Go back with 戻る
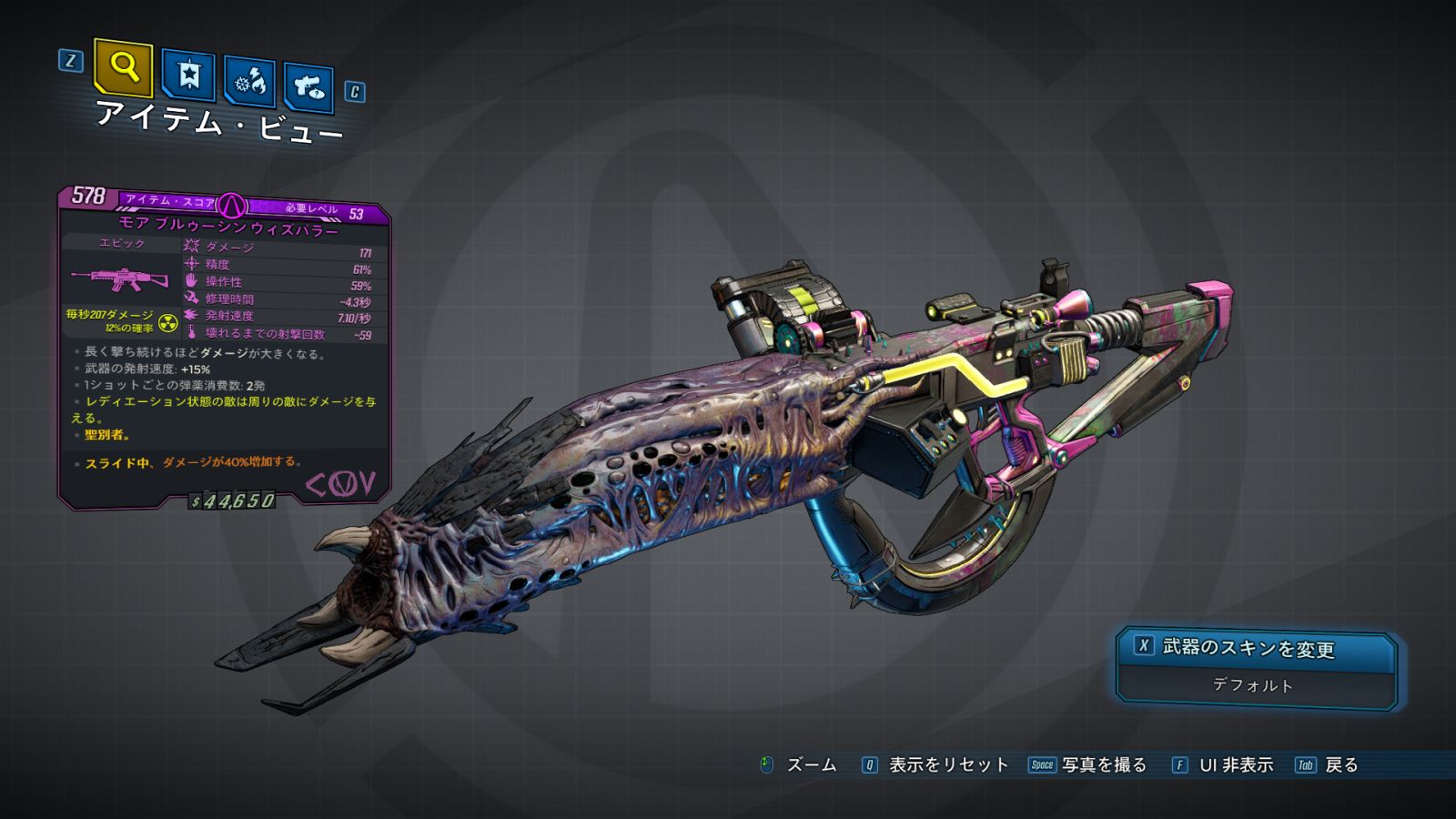 click(x=1328, y=765)
